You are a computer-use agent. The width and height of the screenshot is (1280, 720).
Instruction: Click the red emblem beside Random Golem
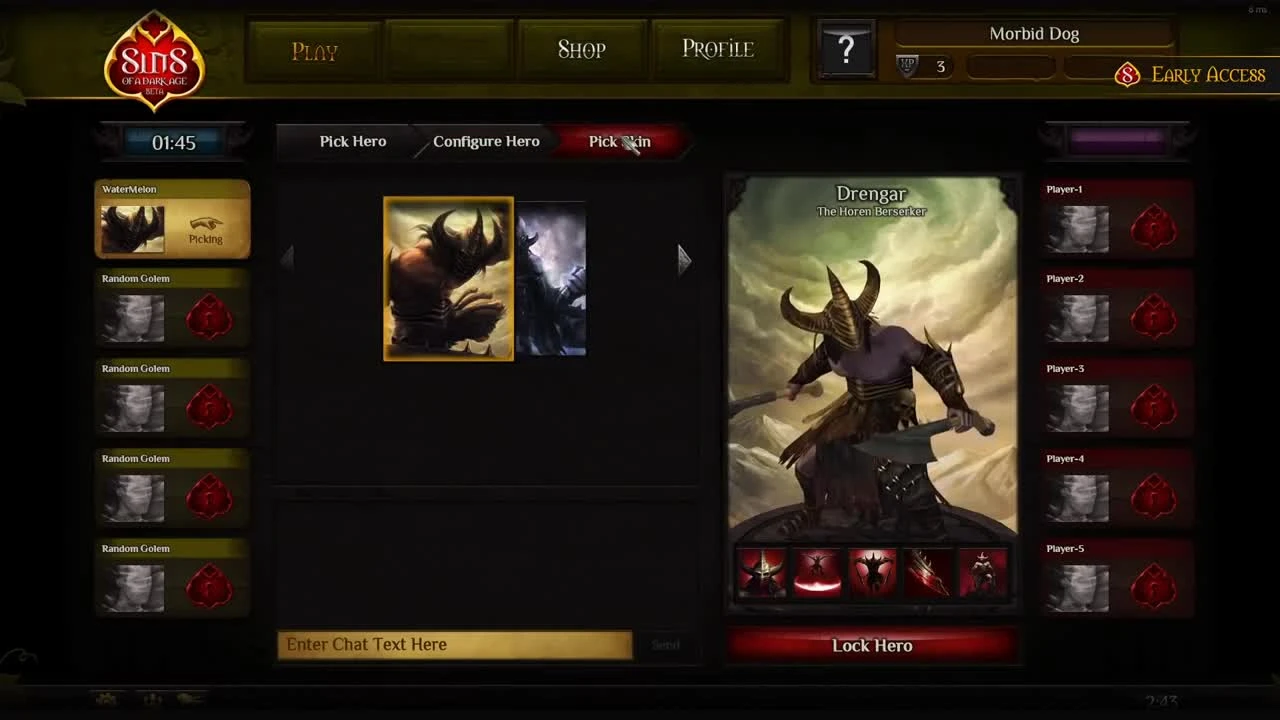(210, 318)
